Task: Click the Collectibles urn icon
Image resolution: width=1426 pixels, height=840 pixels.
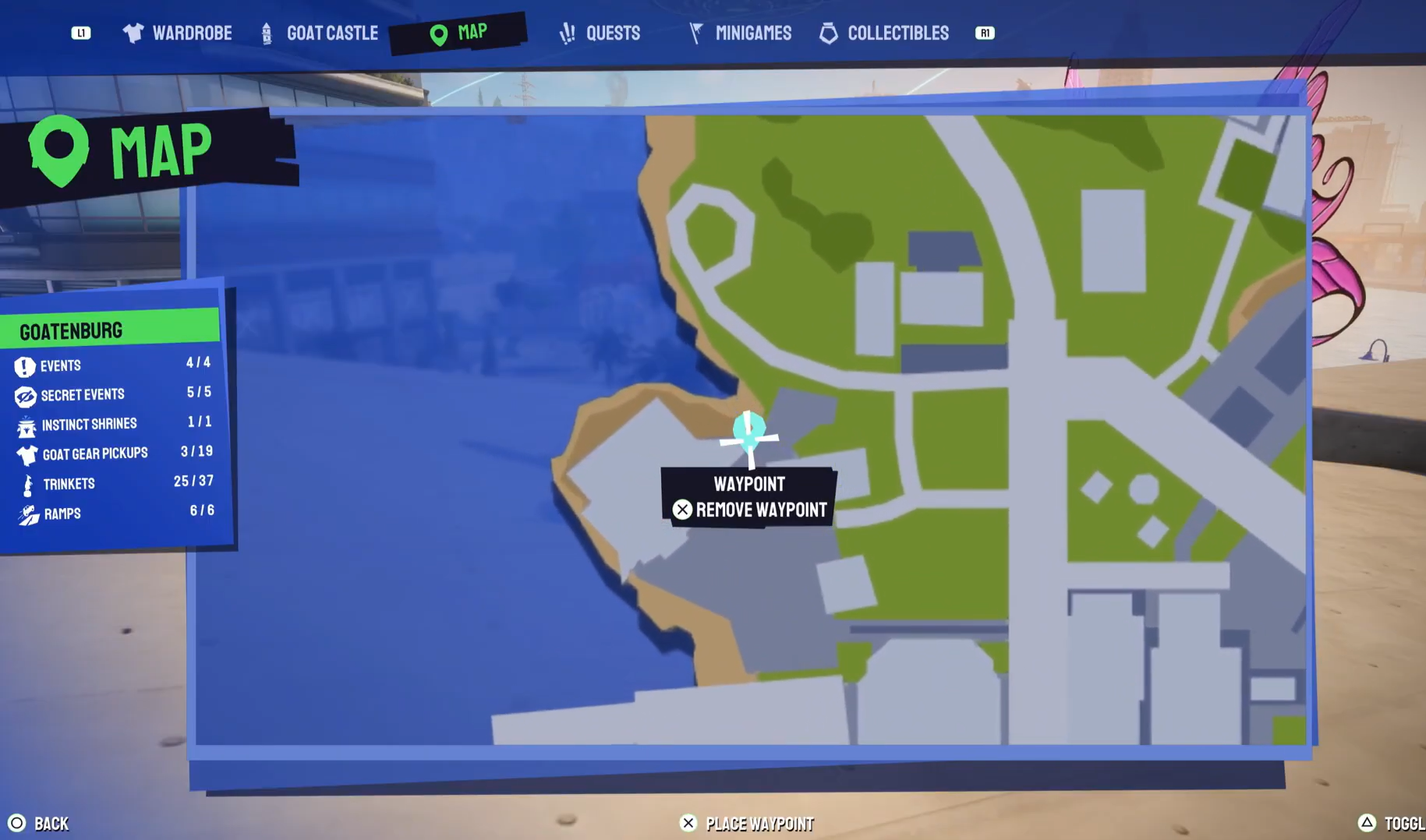Action: click(x=828, y=32)
